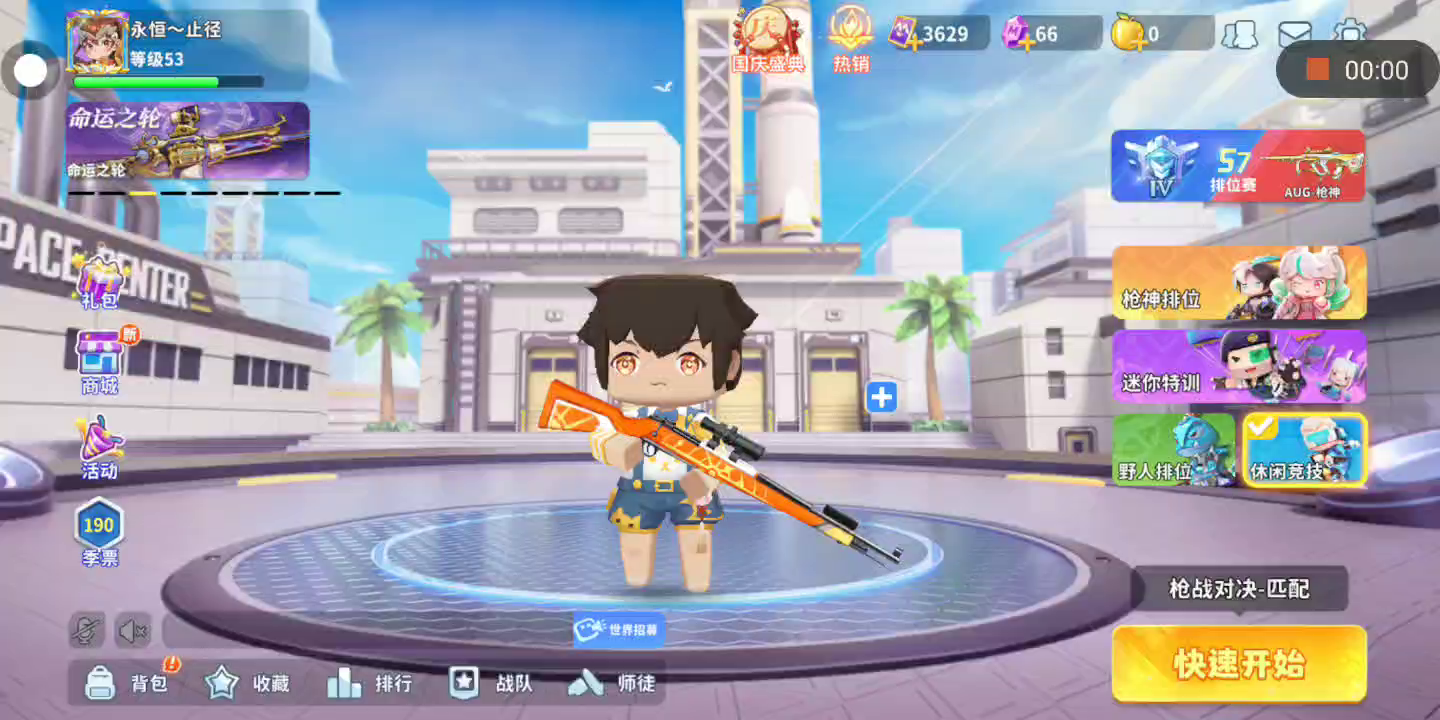Open the 季票 season pass badge
Viewport: 1440px width, 720px height.
[x=99, y=531]
